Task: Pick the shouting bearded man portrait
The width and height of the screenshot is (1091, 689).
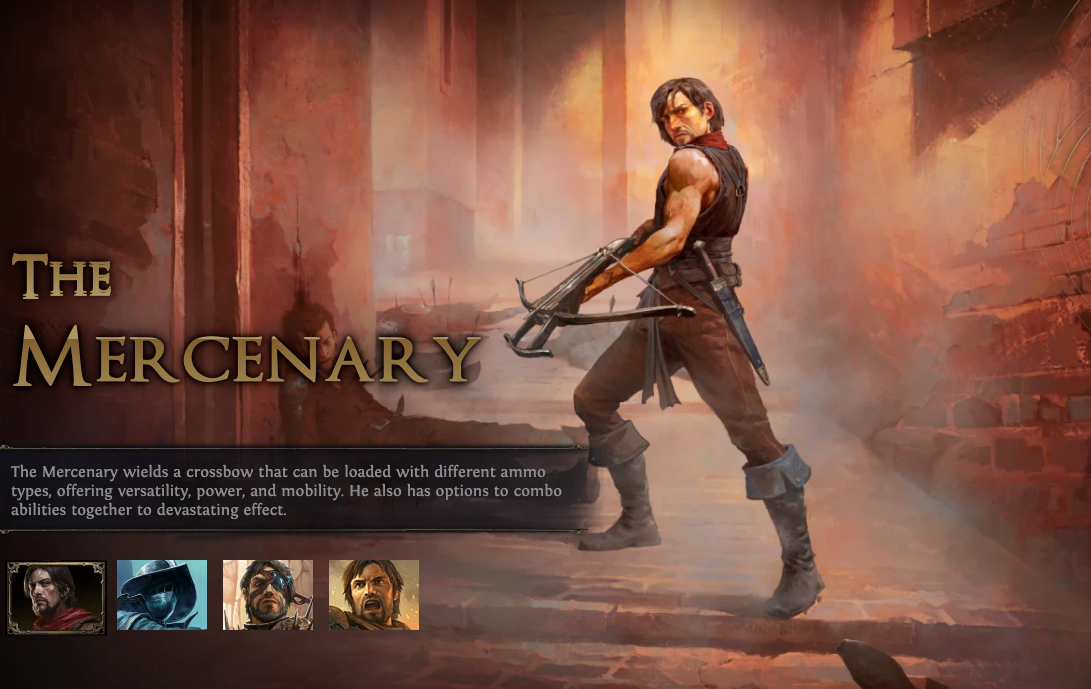Action: [374, 595]
